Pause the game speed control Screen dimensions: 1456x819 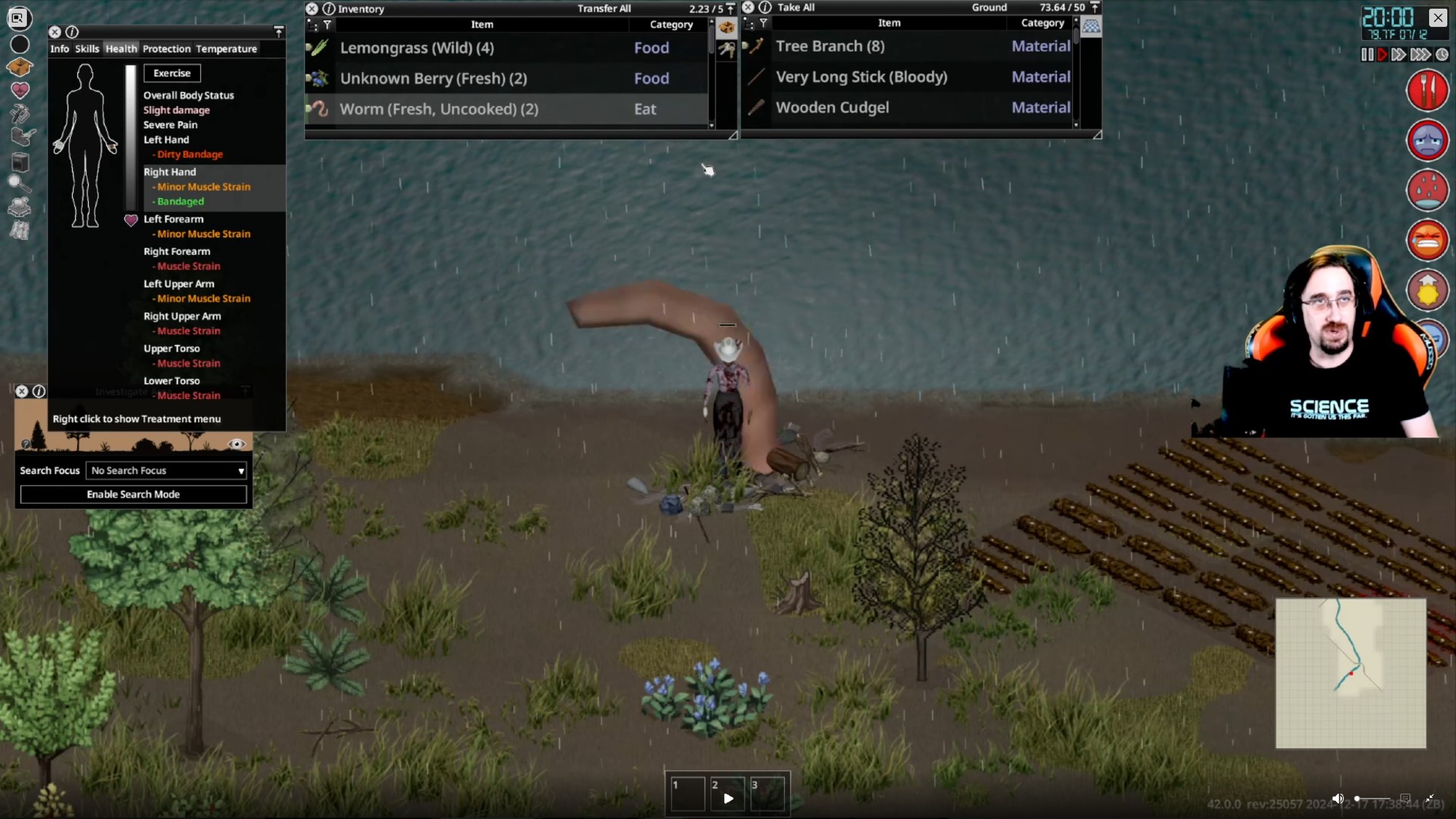[1366, 55]
